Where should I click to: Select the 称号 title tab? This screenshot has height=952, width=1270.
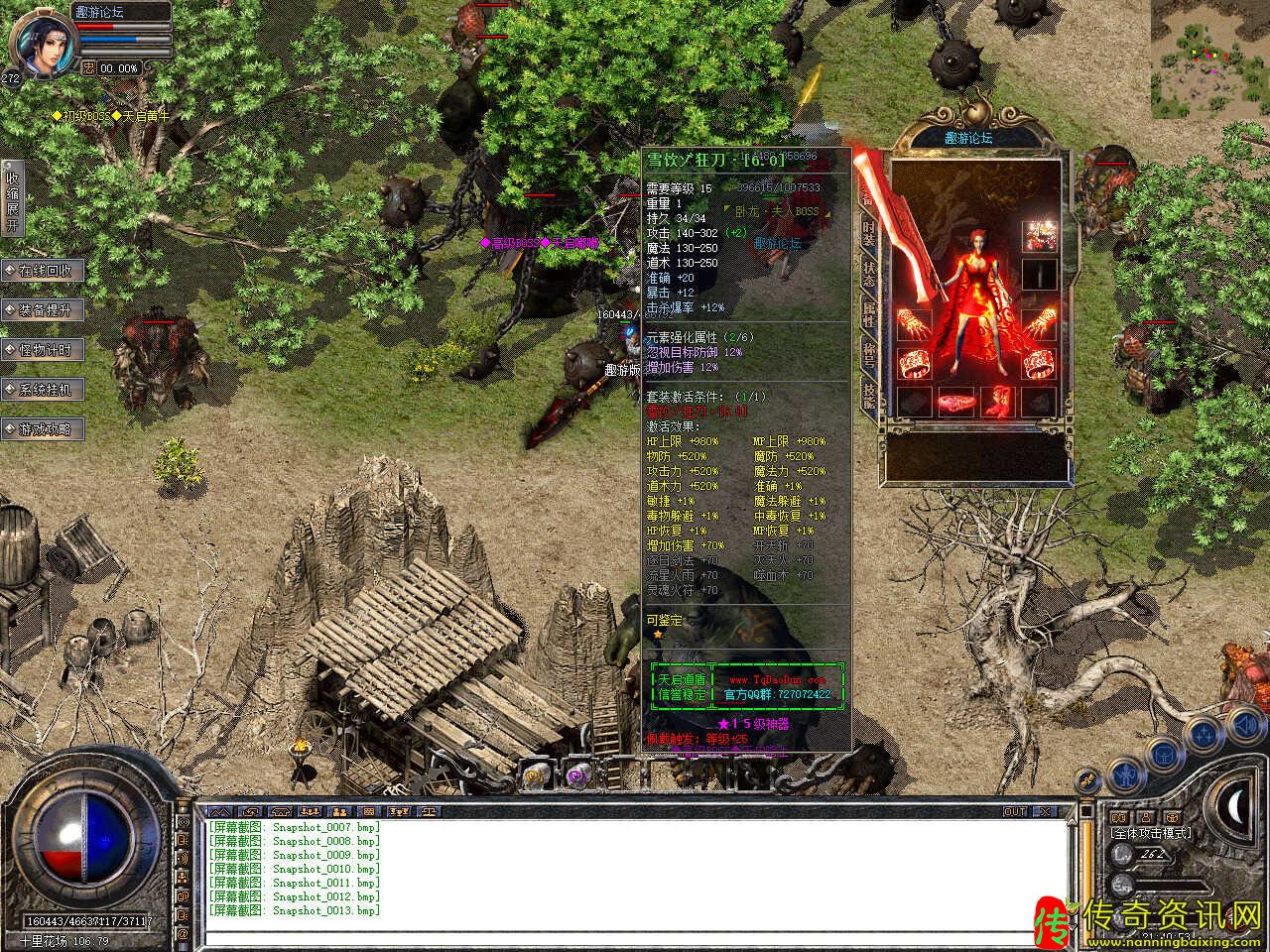click(869, 355)
